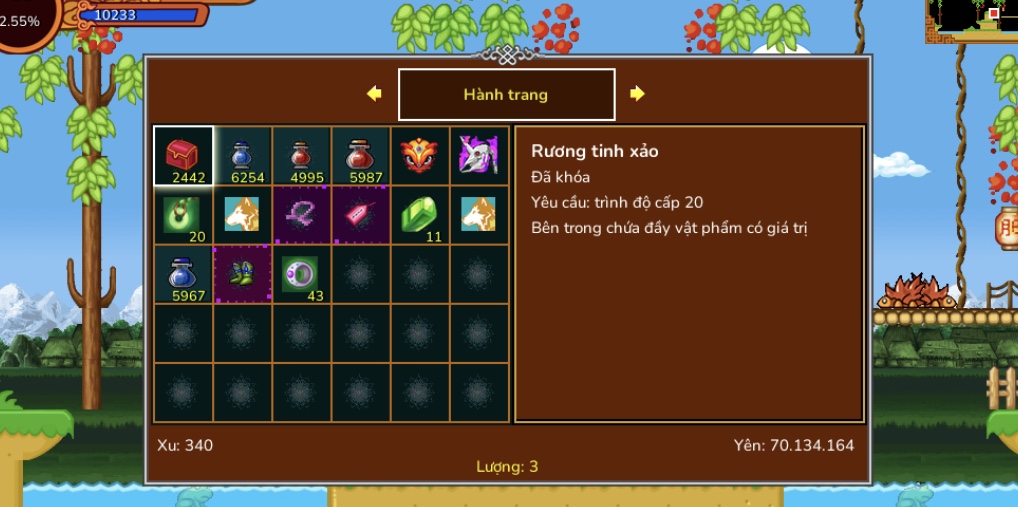Image resolution: width=1018 pixels, height=507 pixels.
Task: Choose the pink rope item
Action: [301, 215]
